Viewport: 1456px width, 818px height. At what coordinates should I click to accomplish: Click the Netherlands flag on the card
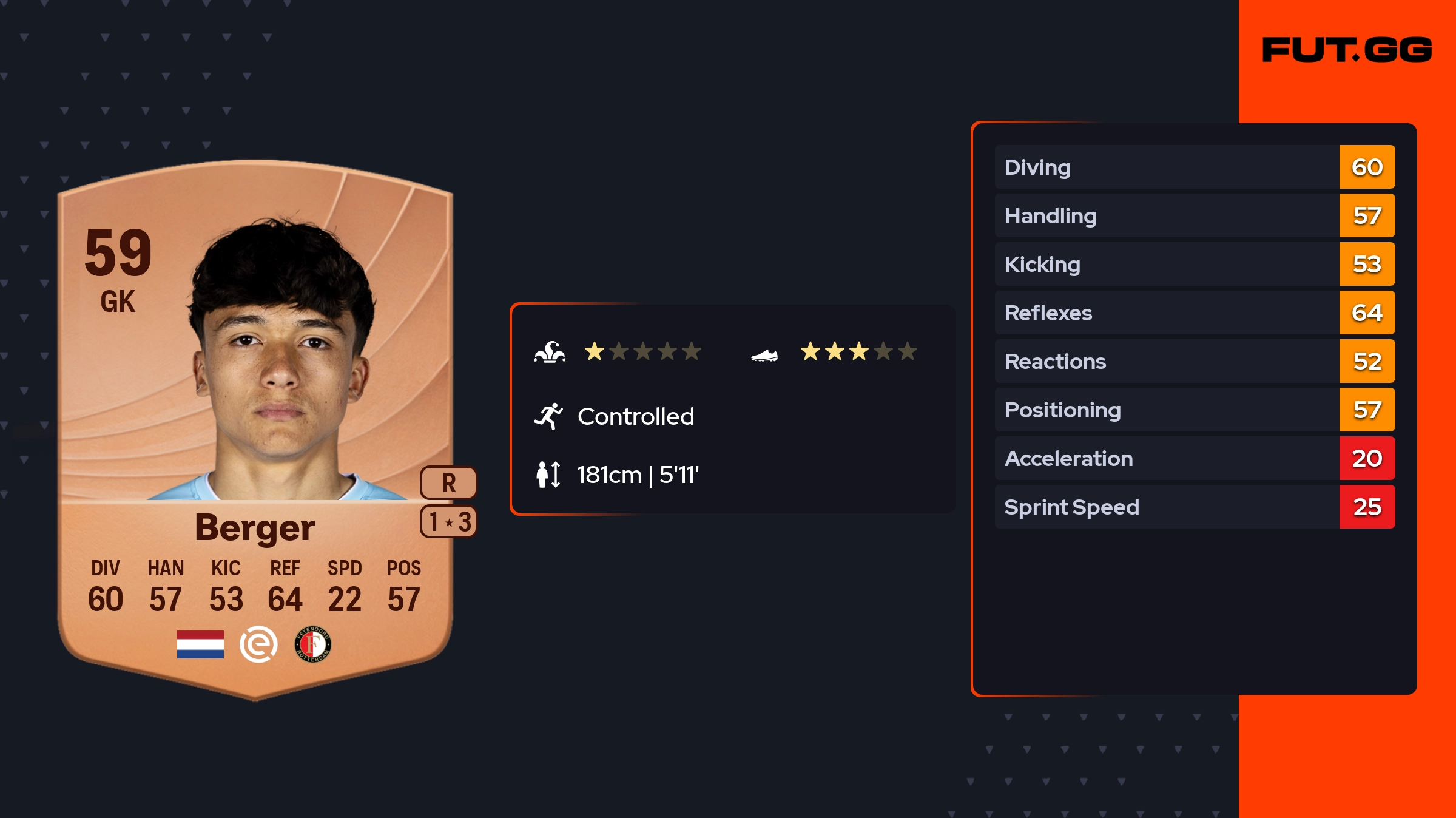tap(200, 644)
